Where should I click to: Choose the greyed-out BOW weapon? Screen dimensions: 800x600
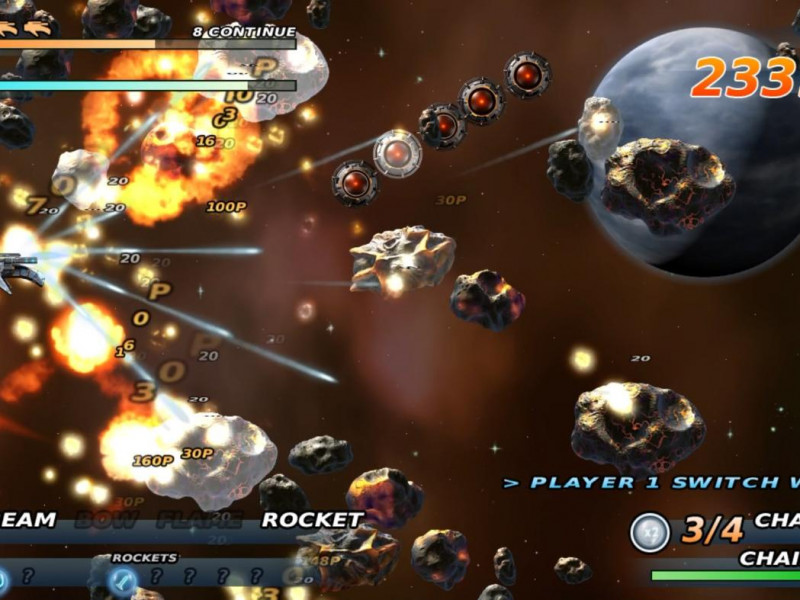pos(106,520)
